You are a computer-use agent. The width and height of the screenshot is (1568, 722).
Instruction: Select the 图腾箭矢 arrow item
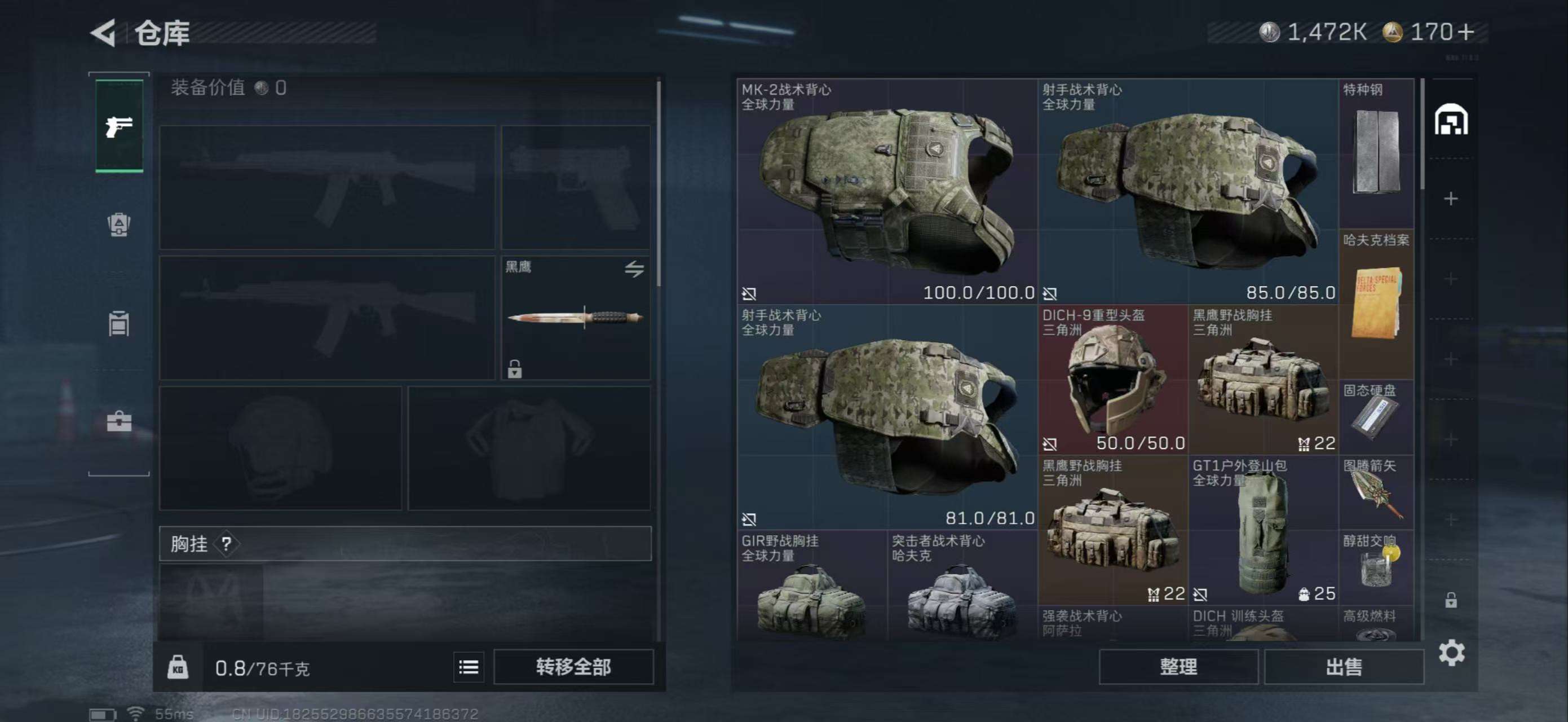coord(1376,493)
